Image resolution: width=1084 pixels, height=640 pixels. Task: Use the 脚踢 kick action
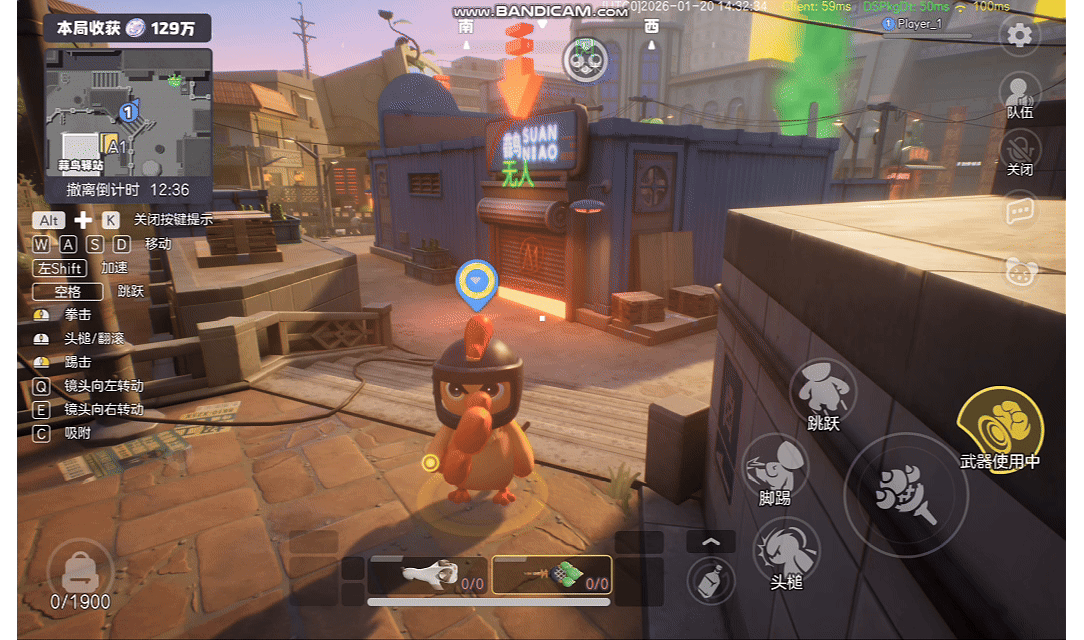tap(775, 466)
